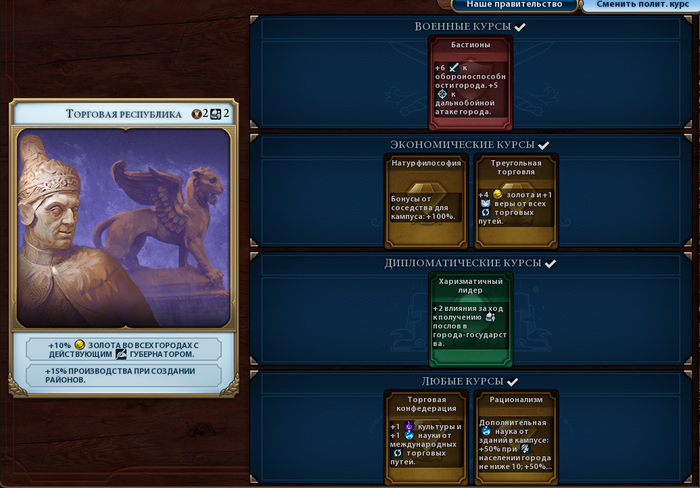This screenshot has width=700, height=488.
Task: Select the Бастионы military policy card
Action: pos(471,84)
